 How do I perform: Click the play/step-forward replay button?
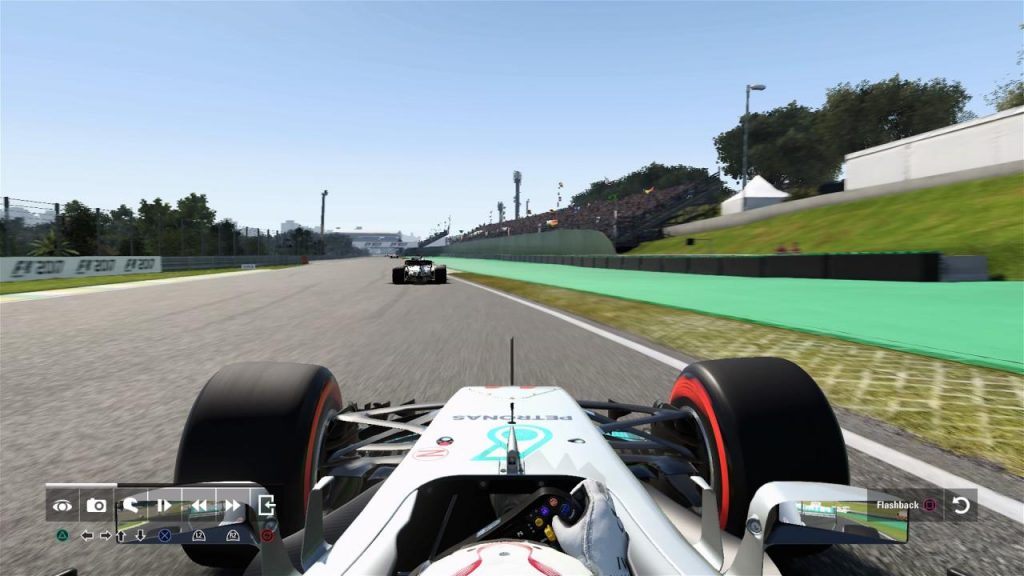pos(164,506)
